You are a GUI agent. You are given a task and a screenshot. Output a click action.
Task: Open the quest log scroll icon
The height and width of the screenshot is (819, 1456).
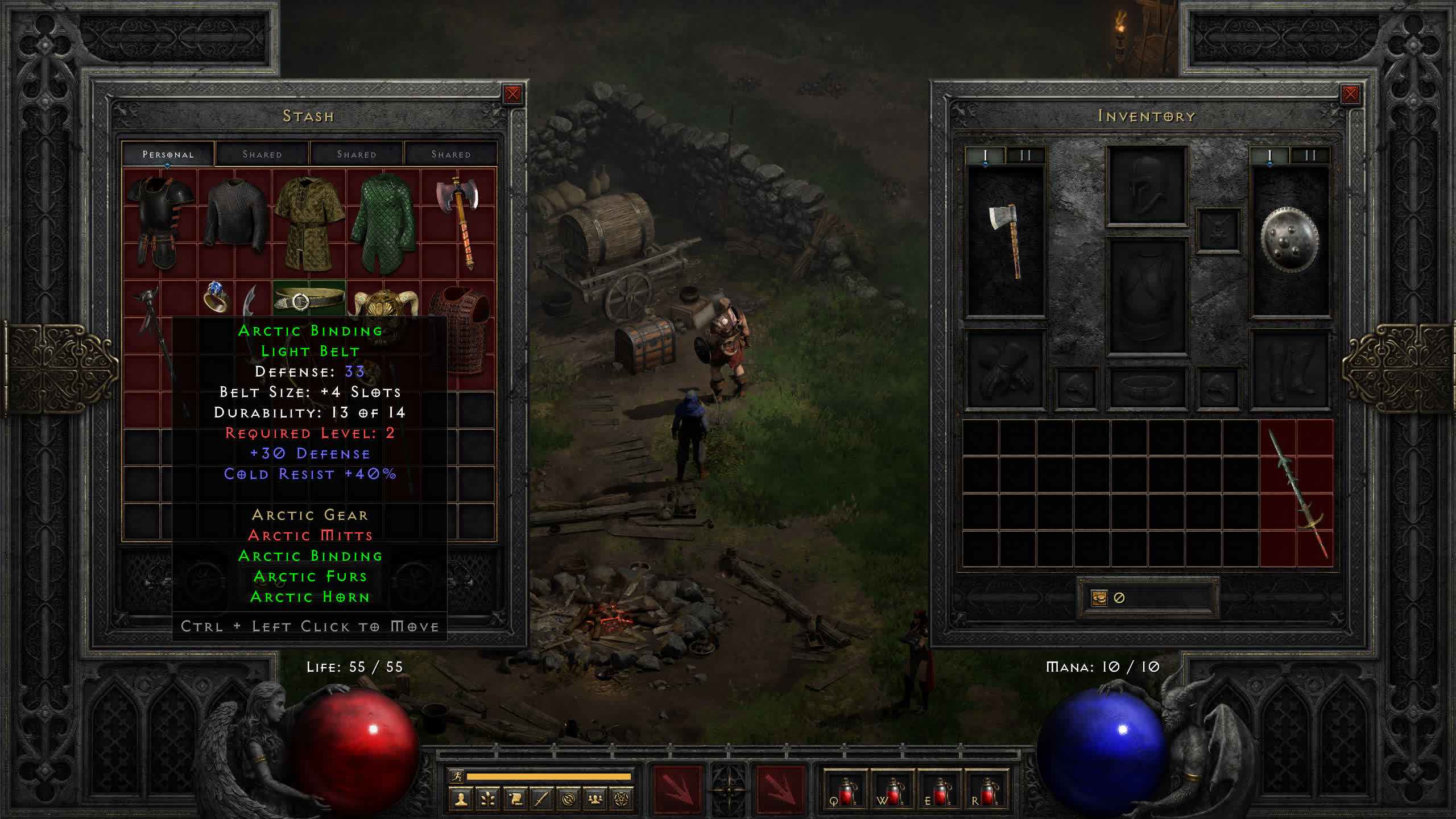click(x=515, y=800)
